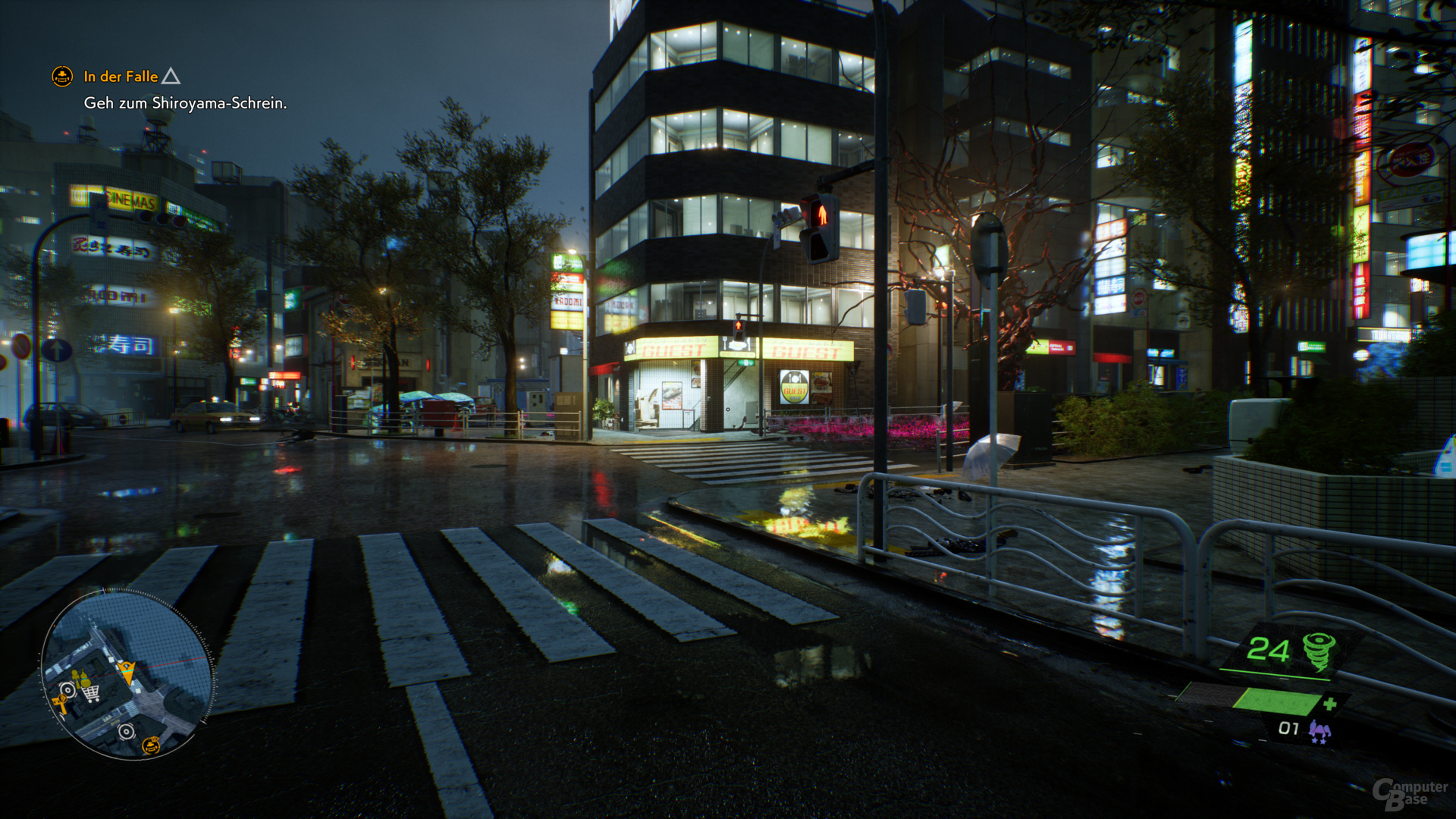Click the payphone marker at the minimap's left edge
This screenshot has width=1456, height=819.
point(61,701)
